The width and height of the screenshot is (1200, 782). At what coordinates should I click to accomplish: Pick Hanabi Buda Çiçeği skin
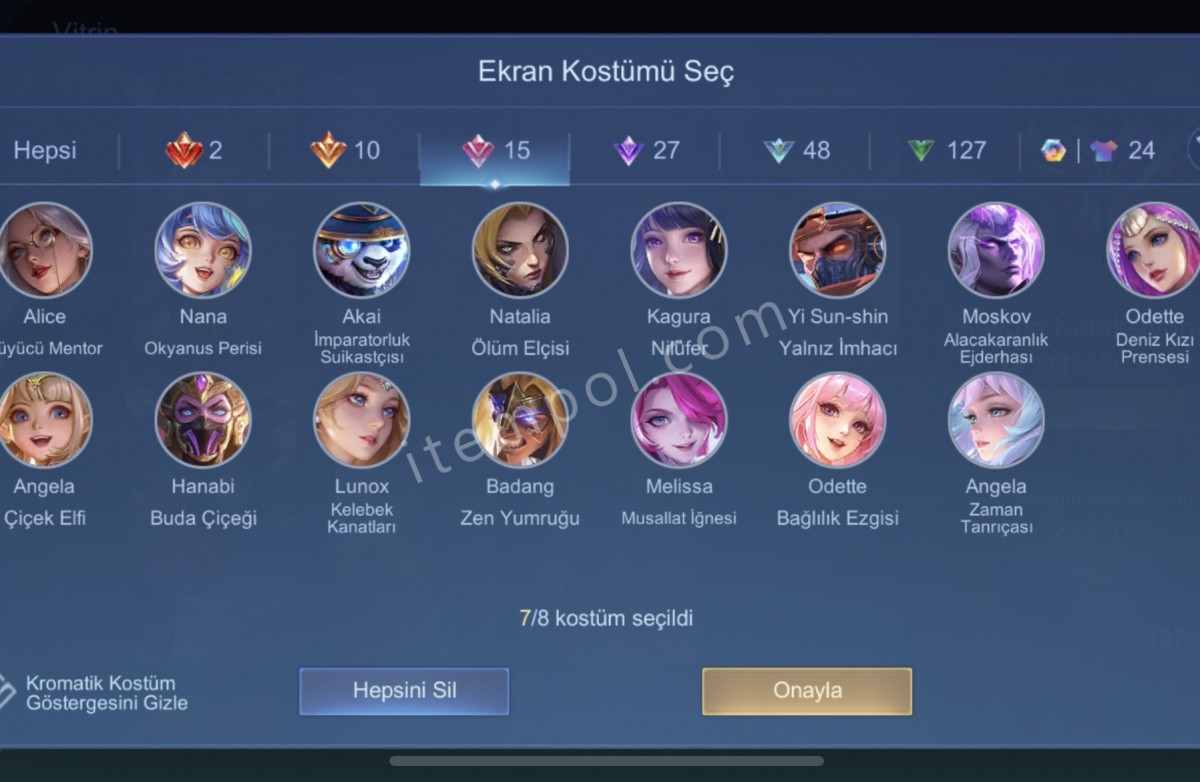(x=203, y=420)
